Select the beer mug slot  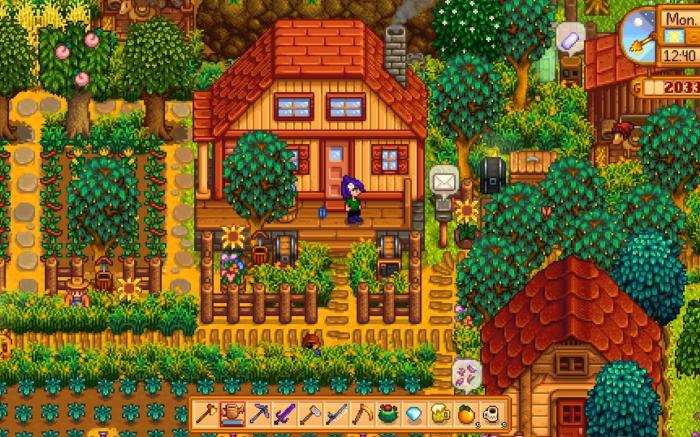pyautogui.click(x=439, y=412)
